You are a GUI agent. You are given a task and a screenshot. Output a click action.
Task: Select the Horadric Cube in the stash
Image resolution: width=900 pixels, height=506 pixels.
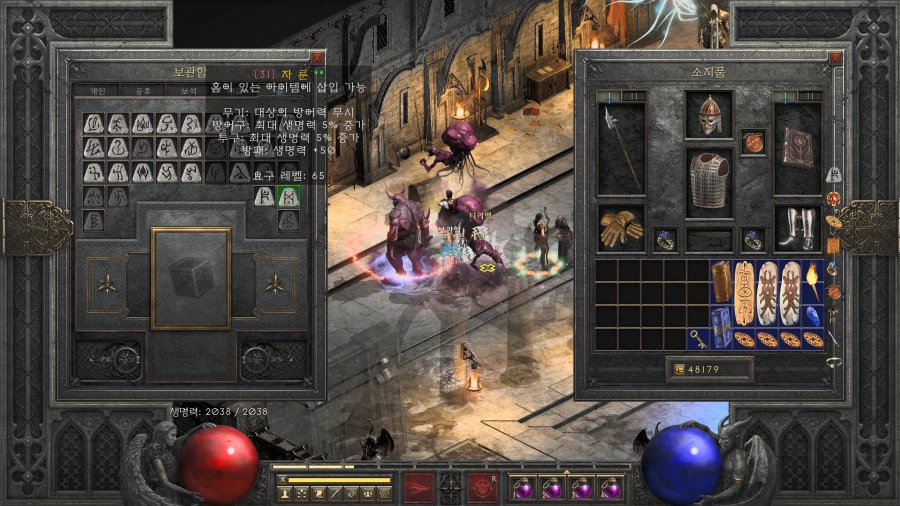click(190, 278)
